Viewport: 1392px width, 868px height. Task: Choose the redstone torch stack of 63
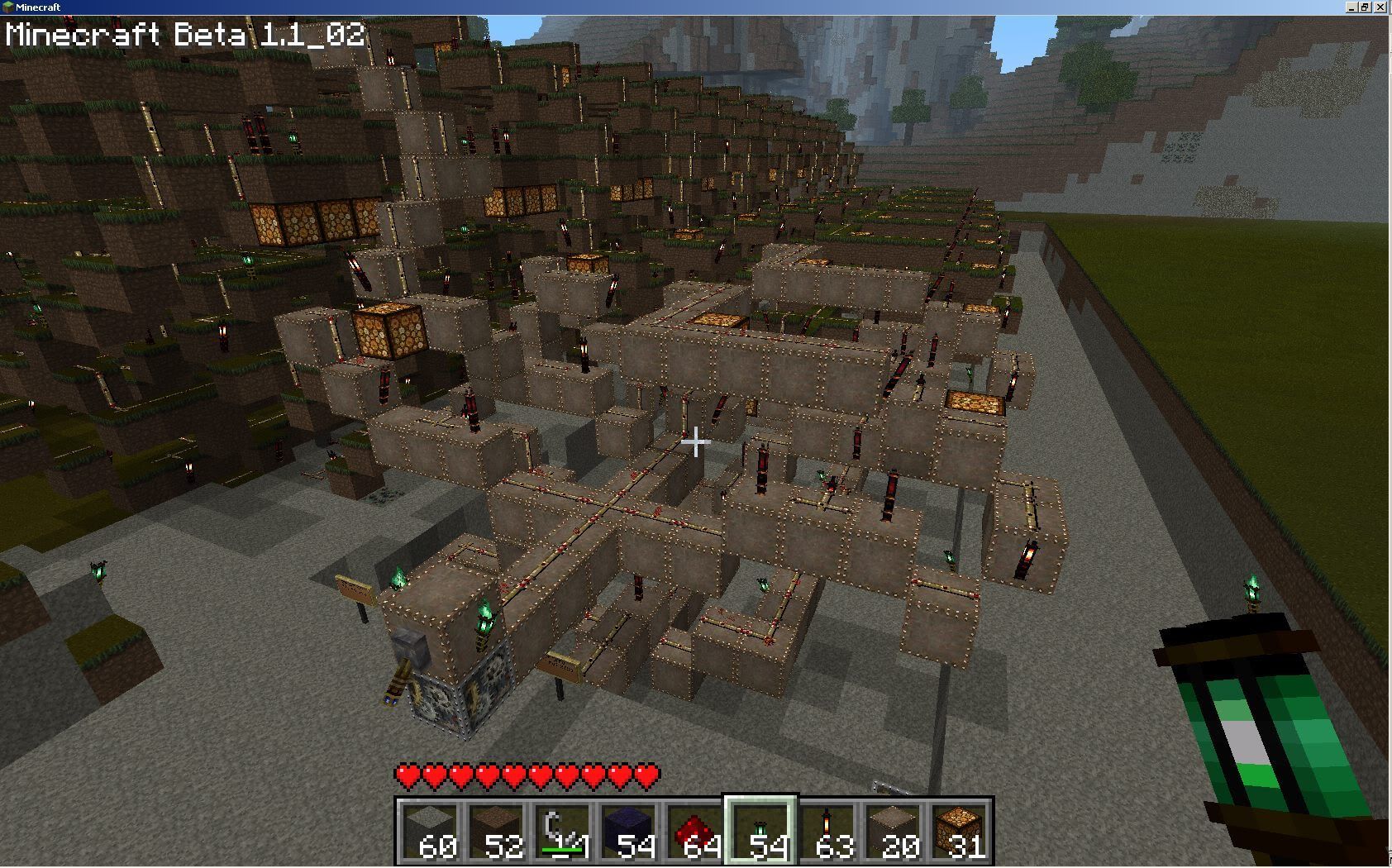[x=827, y=831]
